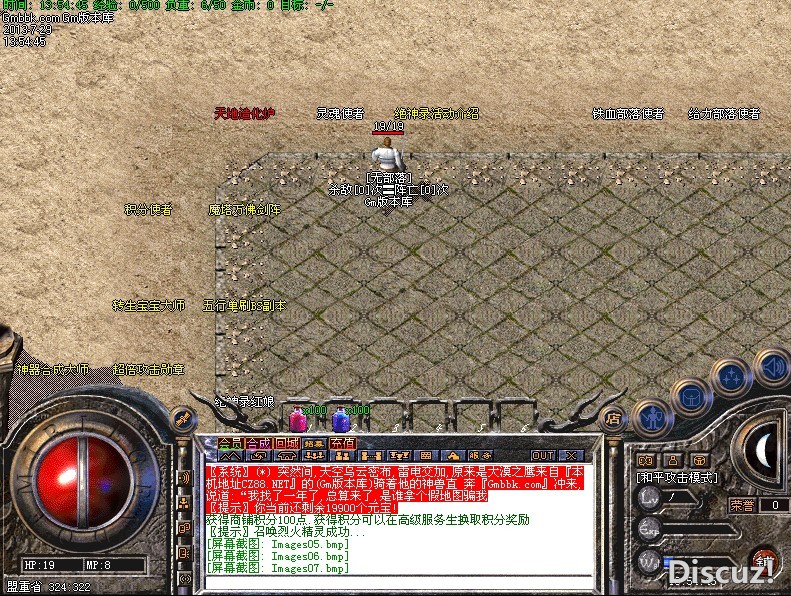
Task: Close the game with the X button
Action: click(573, 456)
